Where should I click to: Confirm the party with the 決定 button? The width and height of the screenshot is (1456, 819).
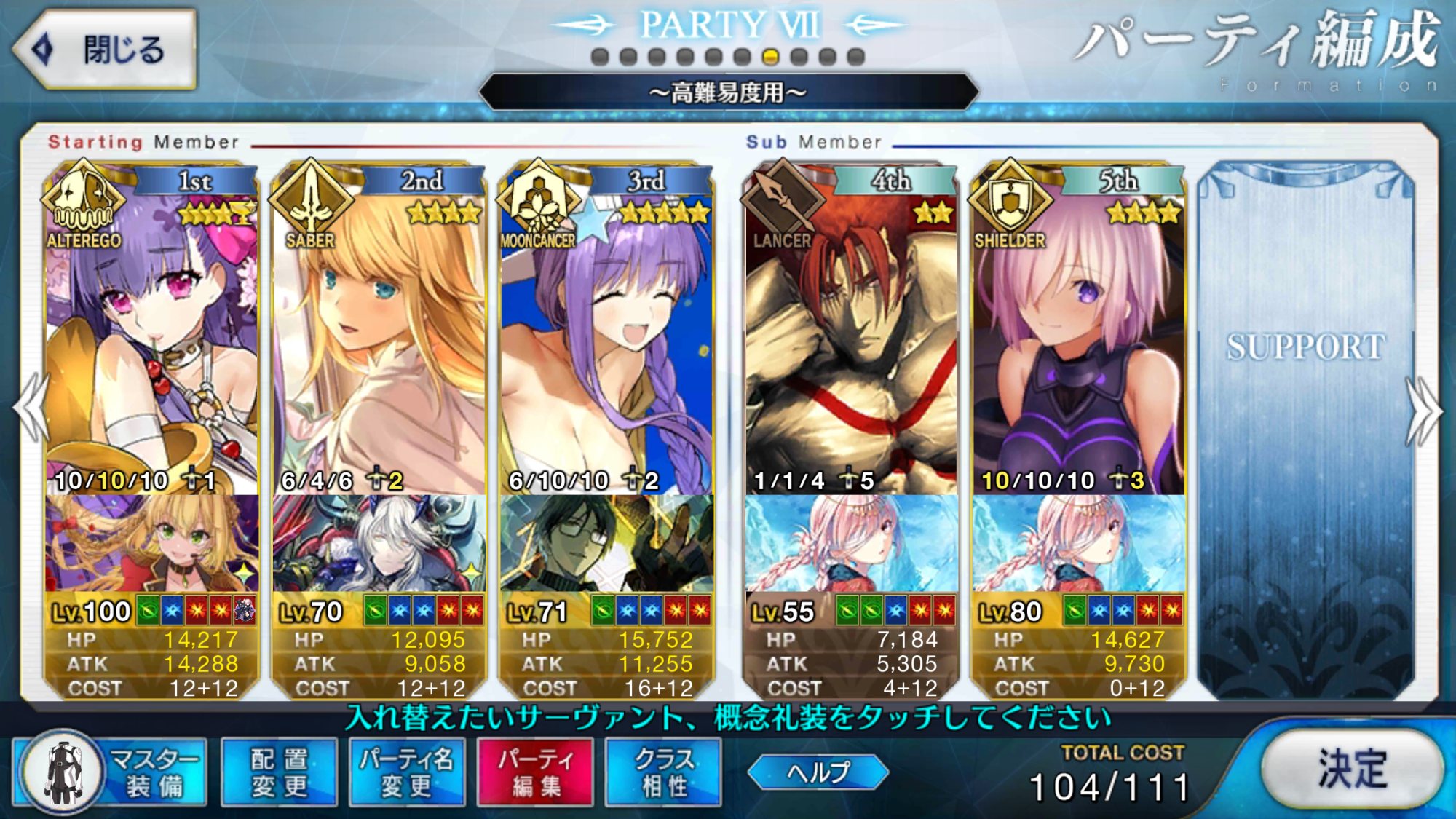(x=1352, y=769)
